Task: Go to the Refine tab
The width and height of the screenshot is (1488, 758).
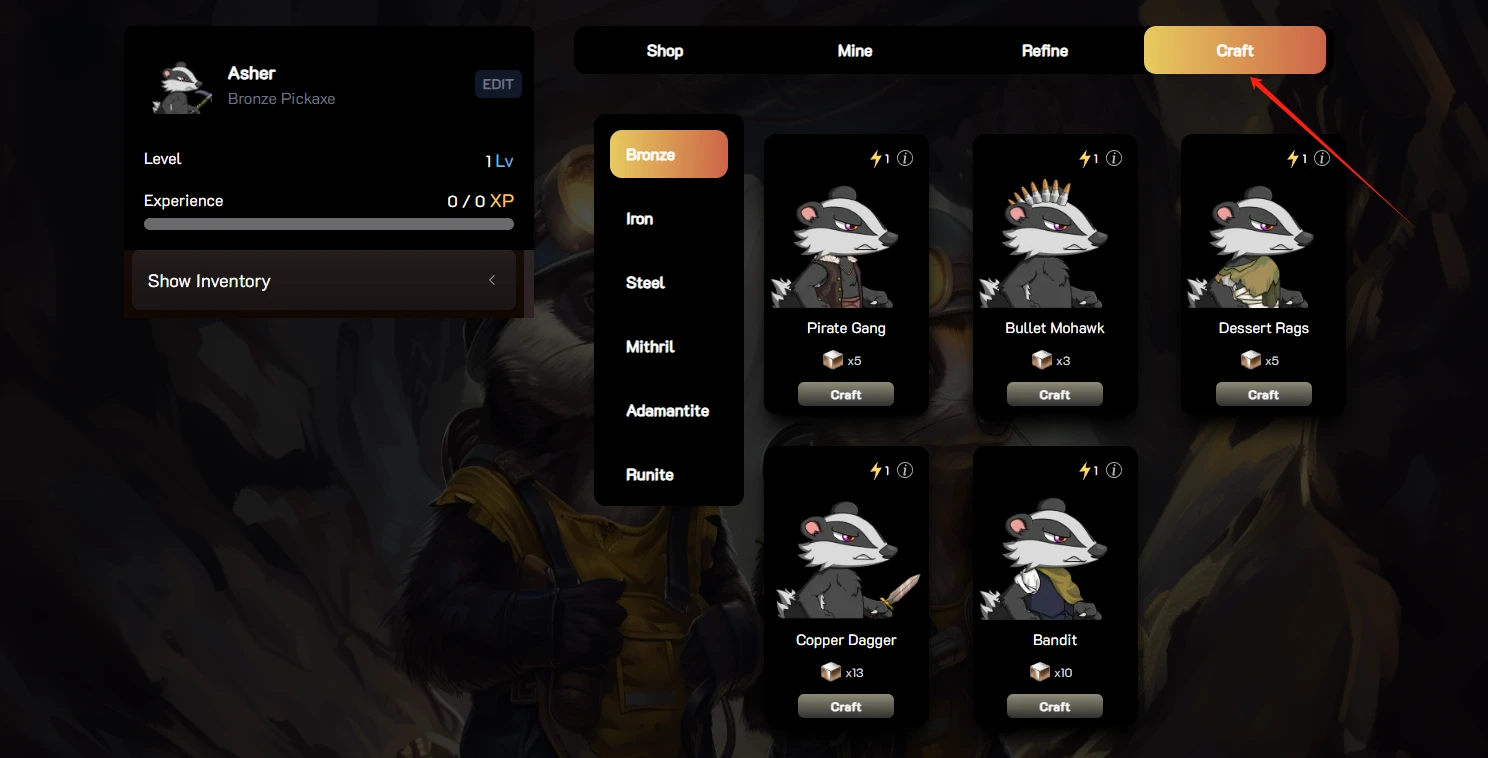Action: pos(1045,51)
